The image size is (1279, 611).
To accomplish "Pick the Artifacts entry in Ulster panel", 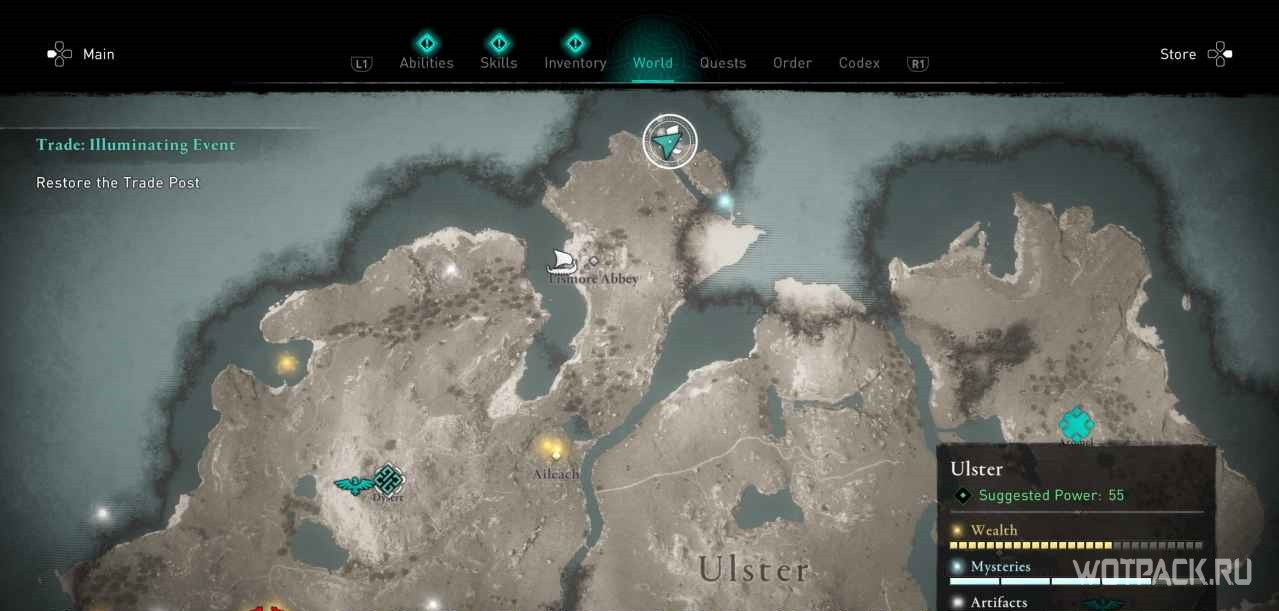I will [x=998, y=601].
